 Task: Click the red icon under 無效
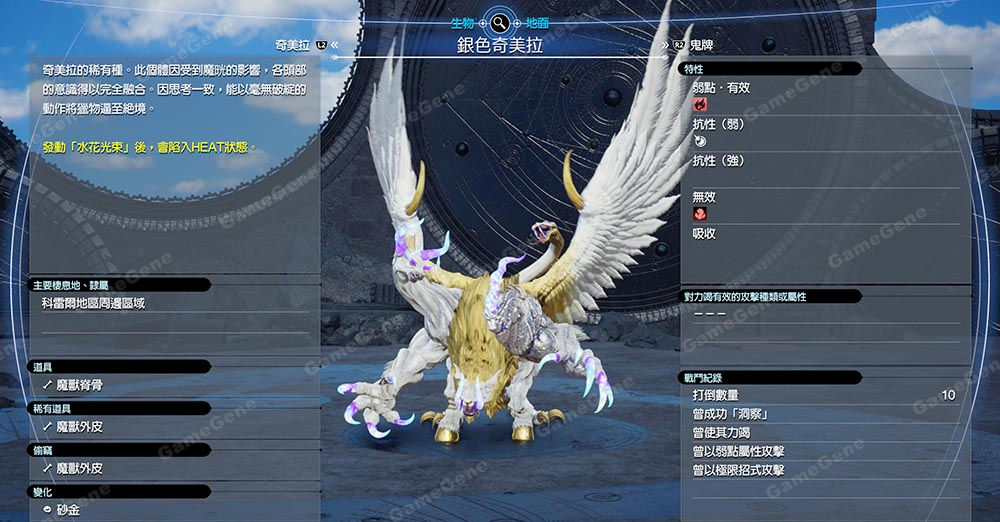(x=700, y=215)
